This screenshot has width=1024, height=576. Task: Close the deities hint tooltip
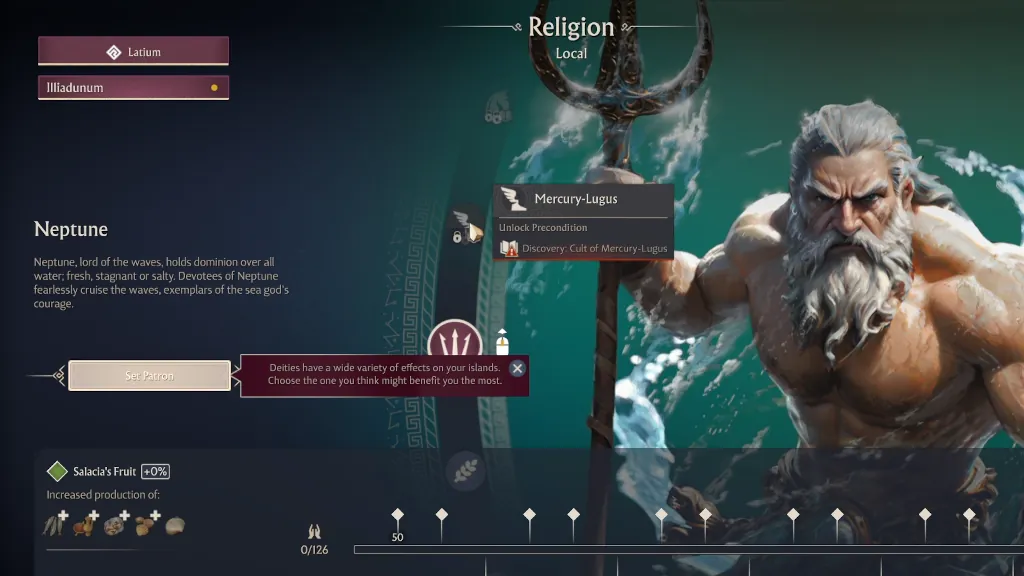pyautogui.click(x=517, y=368)
